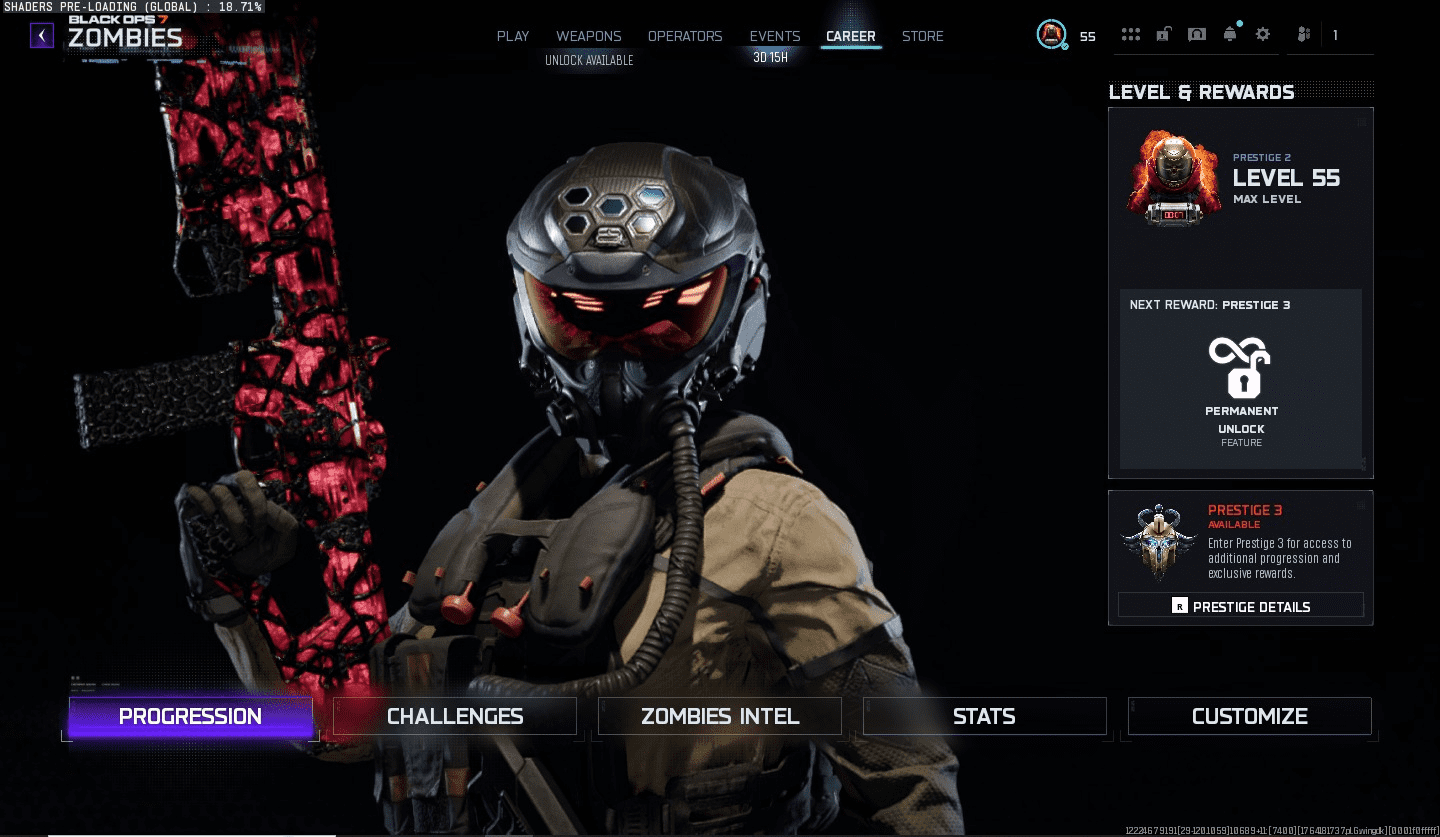Open the headset chat channel icon

1196,35
